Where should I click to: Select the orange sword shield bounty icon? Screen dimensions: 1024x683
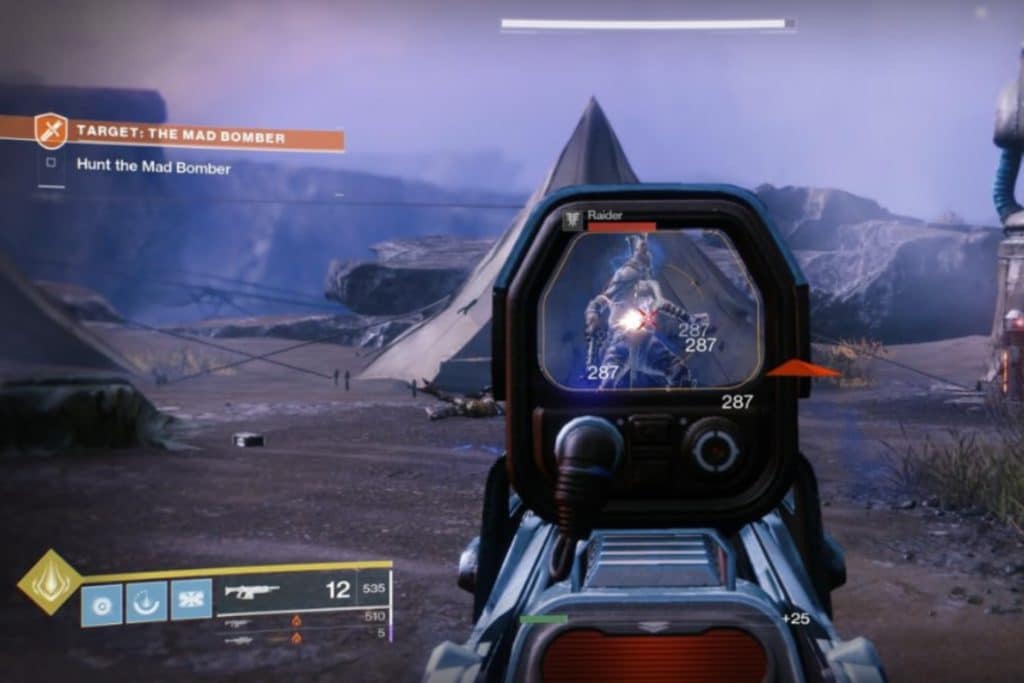(51, 131)
